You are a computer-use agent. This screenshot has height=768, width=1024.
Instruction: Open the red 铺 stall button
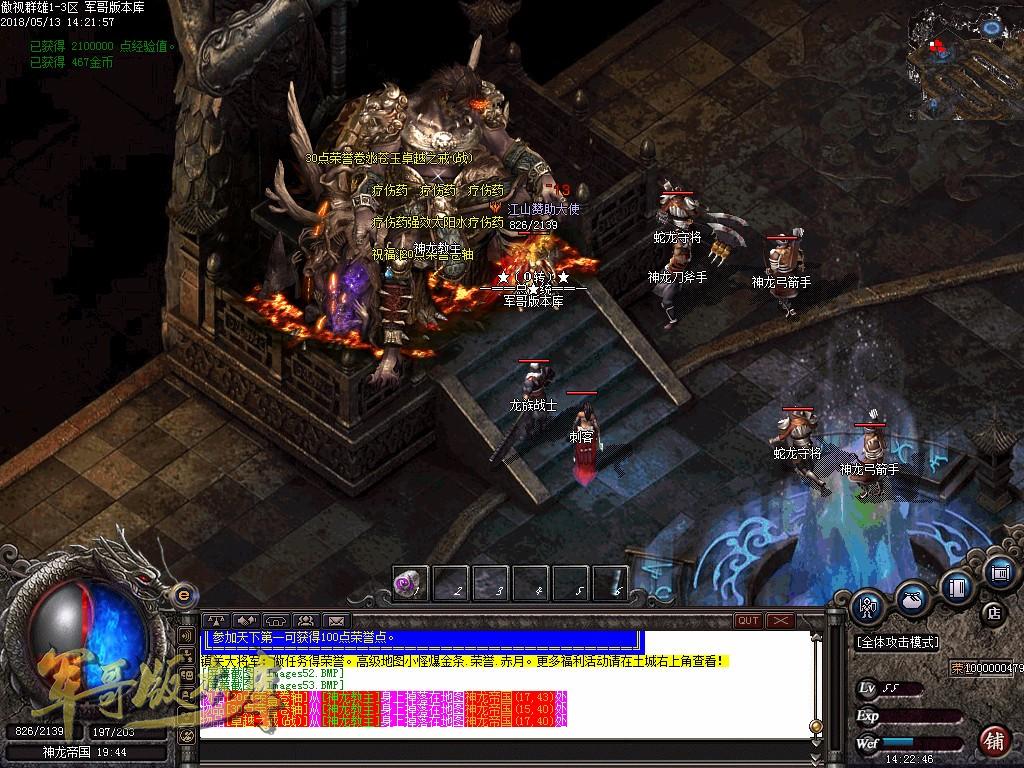tap(993, 741)
